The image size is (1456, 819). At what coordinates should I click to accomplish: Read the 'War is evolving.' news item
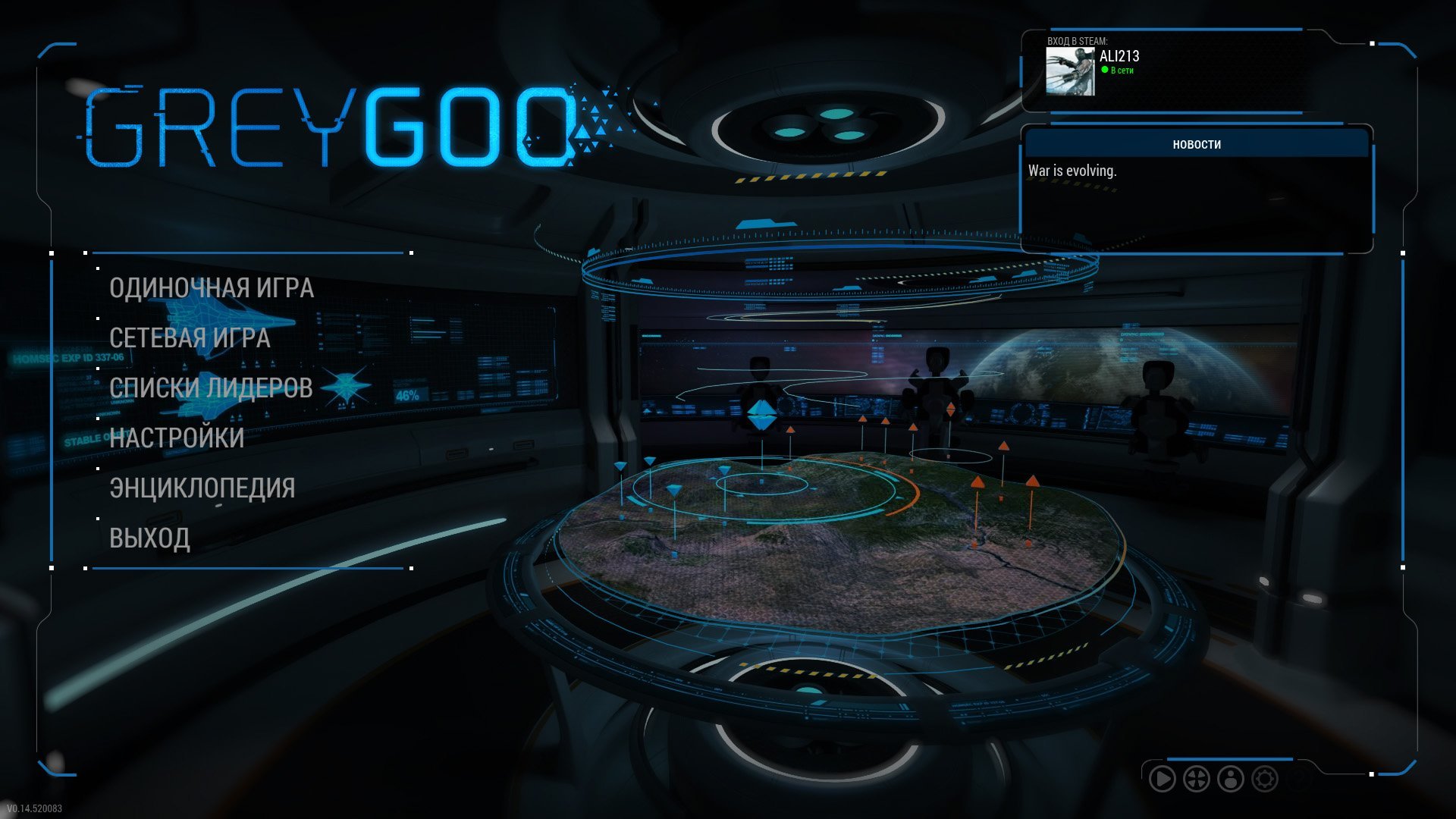pyautogui.click(x=1072, y=171)
